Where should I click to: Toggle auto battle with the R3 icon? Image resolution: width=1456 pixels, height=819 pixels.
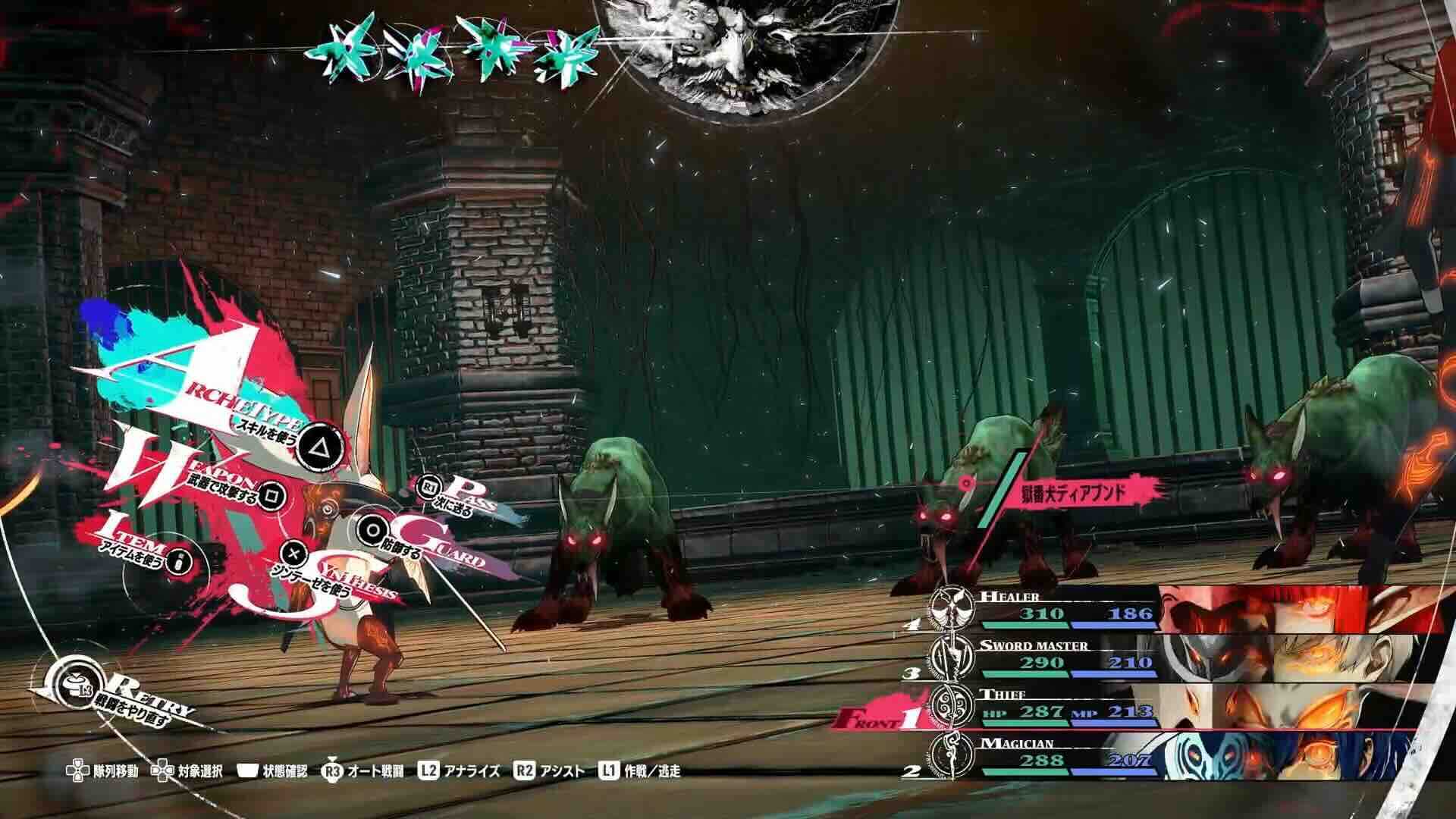coord(330,769)
